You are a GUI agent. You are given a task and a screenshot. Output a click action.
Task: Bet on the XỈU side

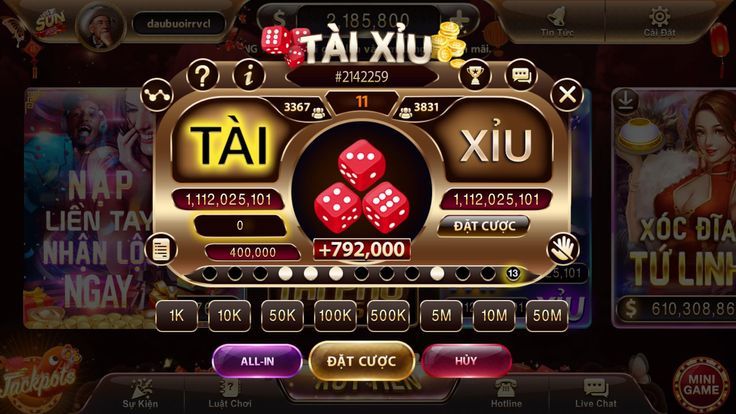pyautogui.click(x=496, y=146)
